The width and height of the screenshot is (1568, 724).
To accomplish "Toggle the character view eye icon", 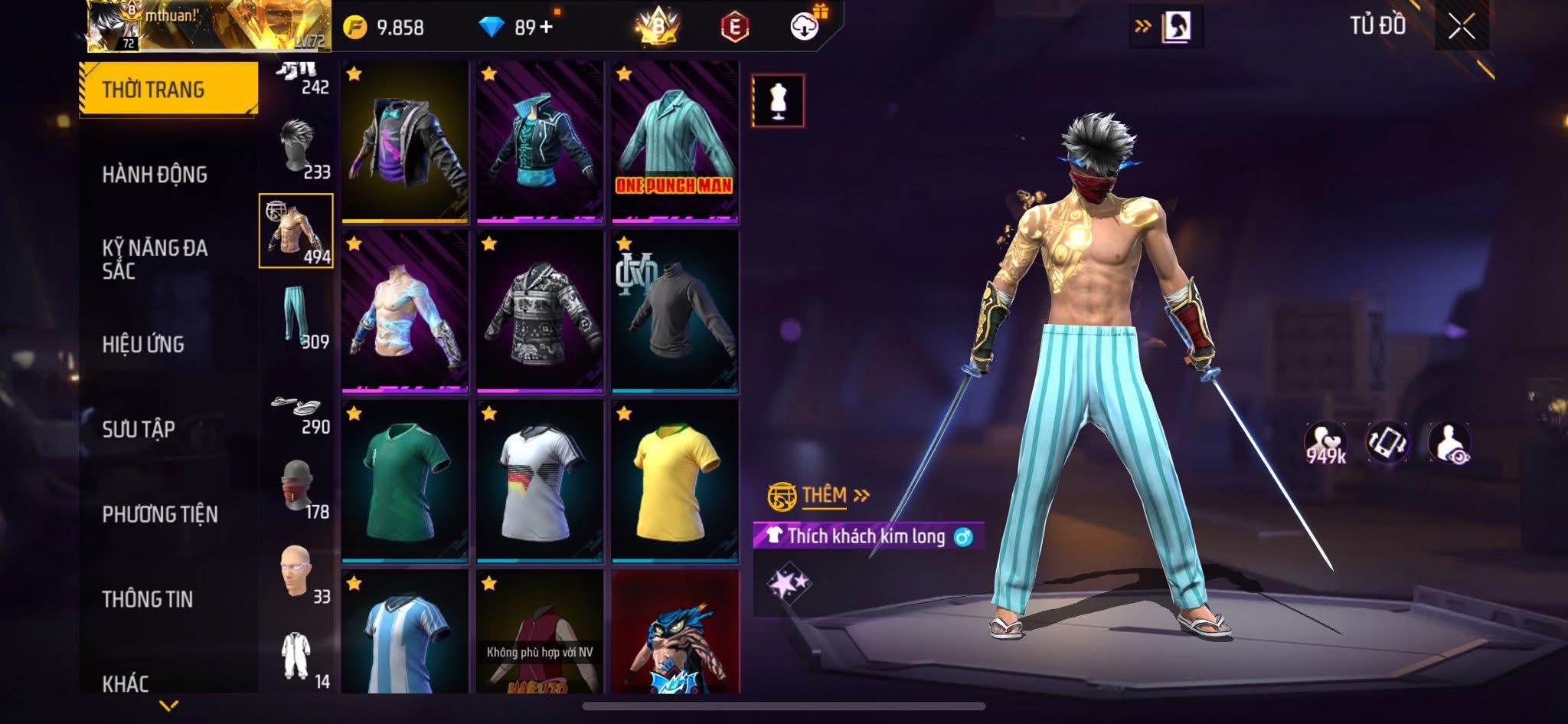I will click(x=1449, y=444).
